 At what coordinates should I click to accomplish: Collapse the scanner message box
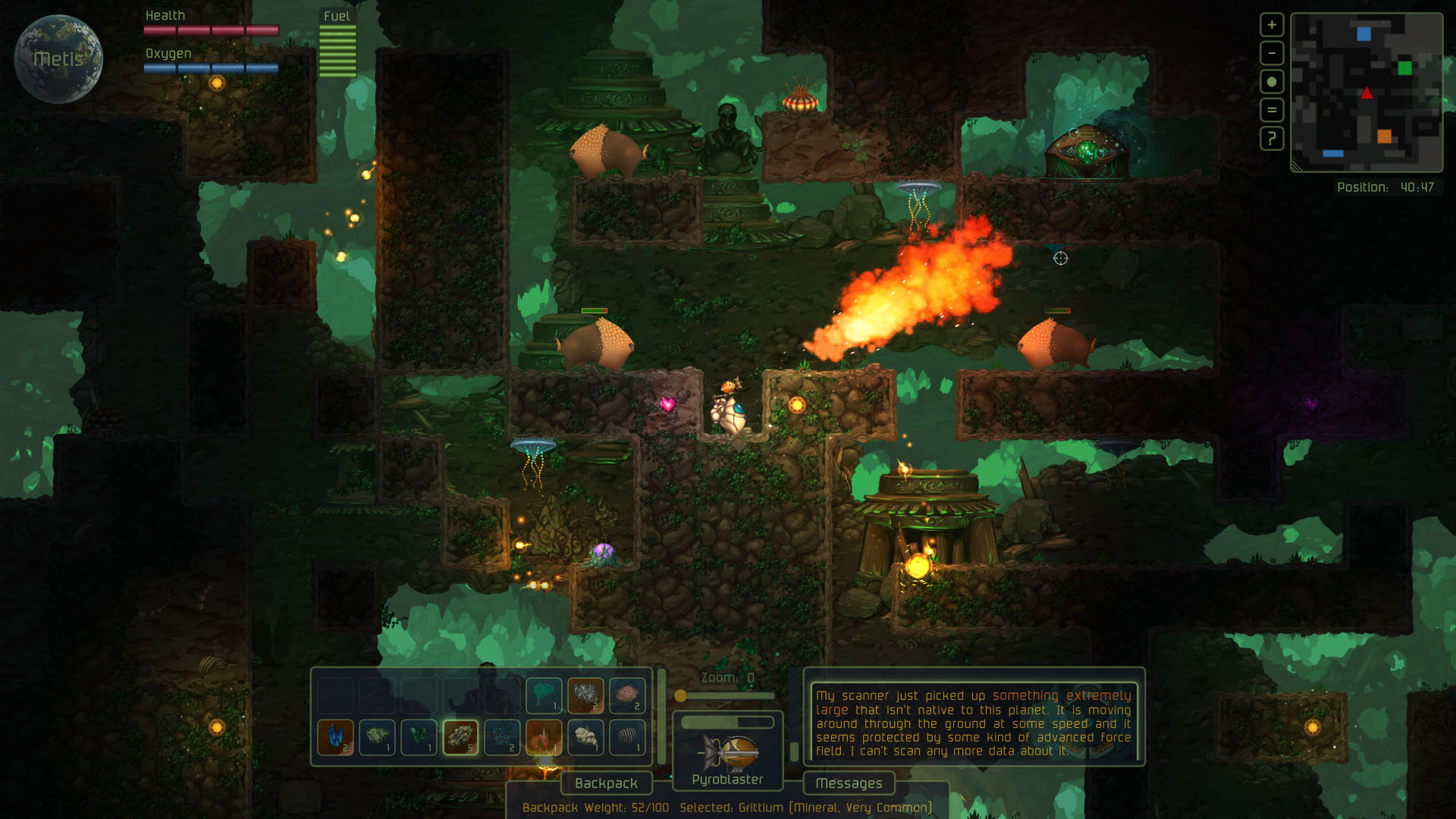(x=795, y=752)
